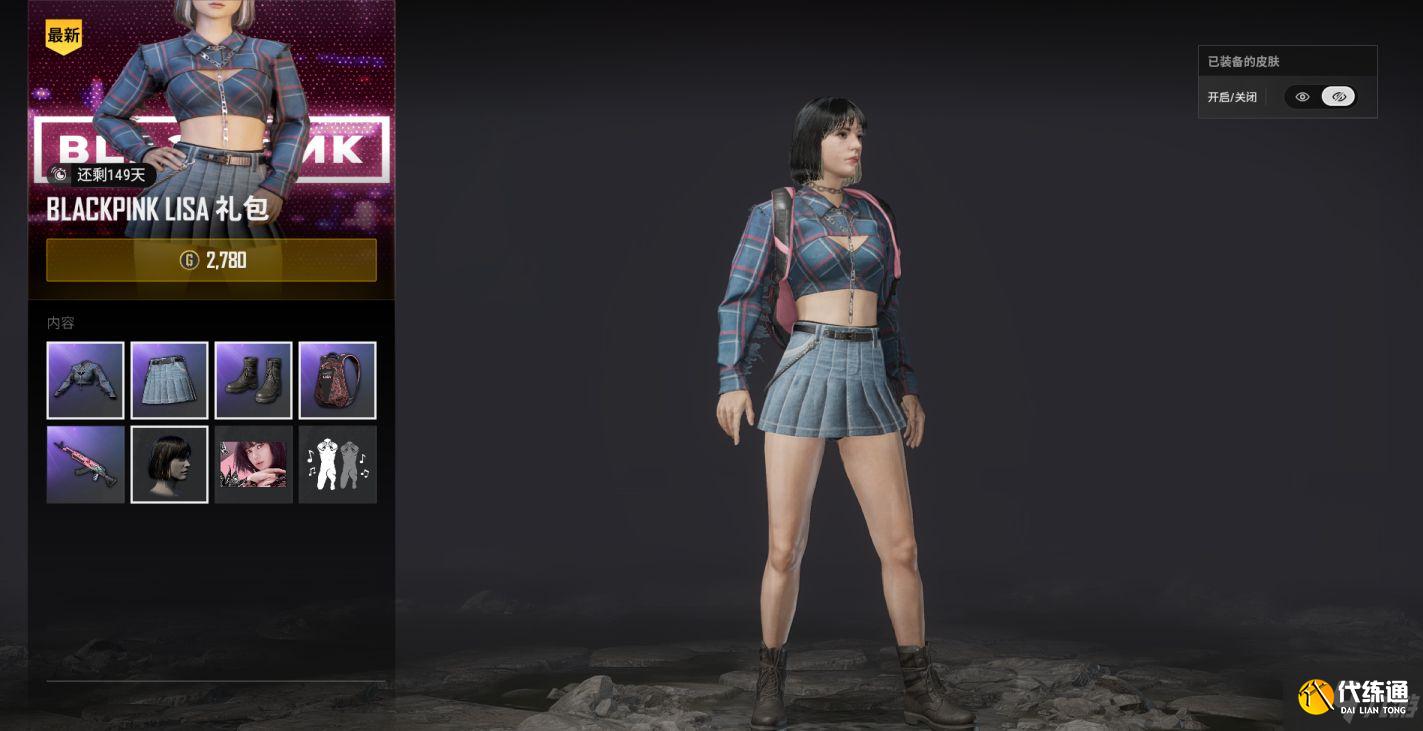Buy the bundle for 2,780 G-Coin
The height and width of the screenshot is (731, 1423).
tap(211, 260)
